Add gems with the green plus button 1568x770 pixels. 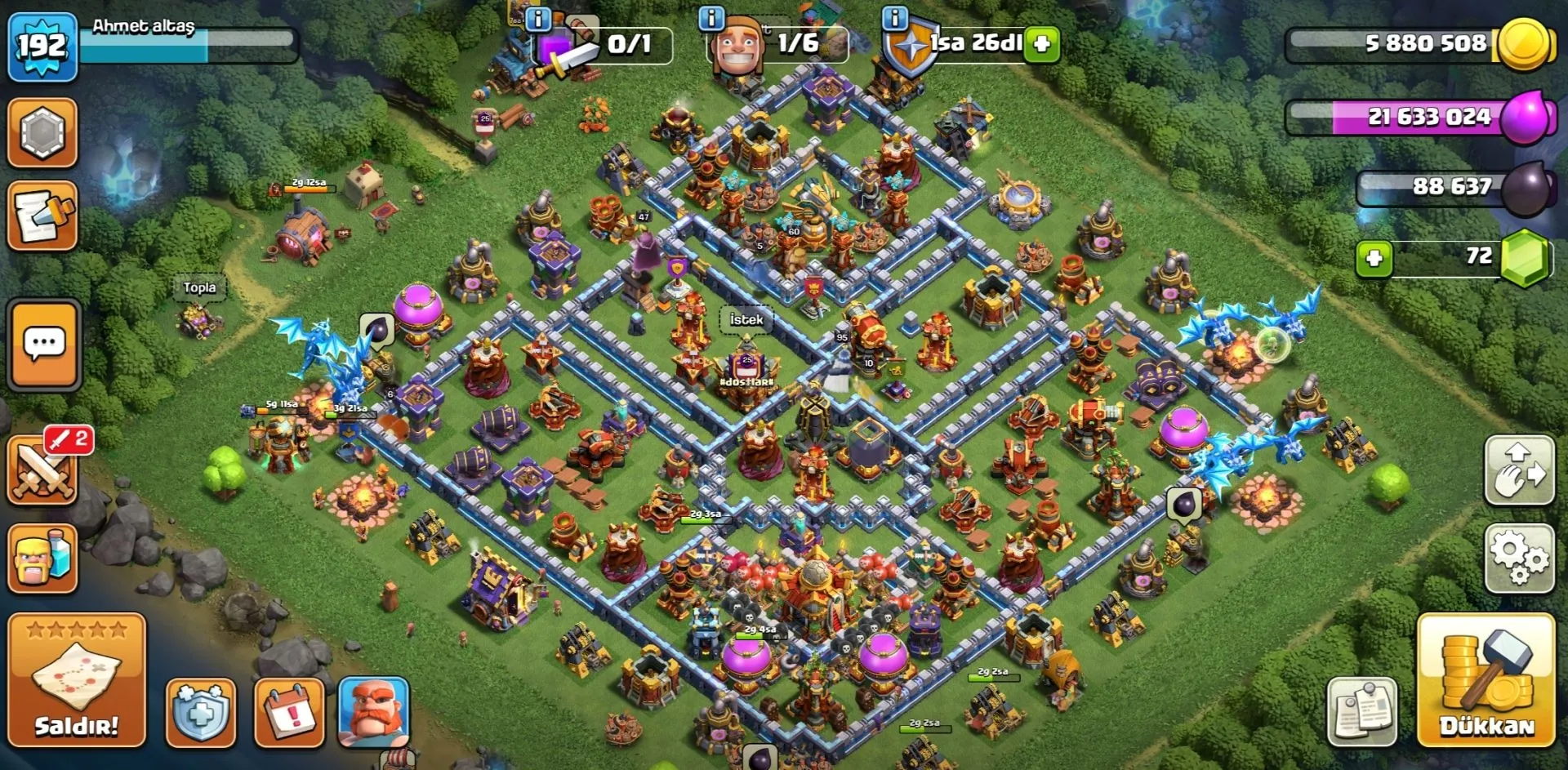pyautogui.click(x=1374, y=259)
